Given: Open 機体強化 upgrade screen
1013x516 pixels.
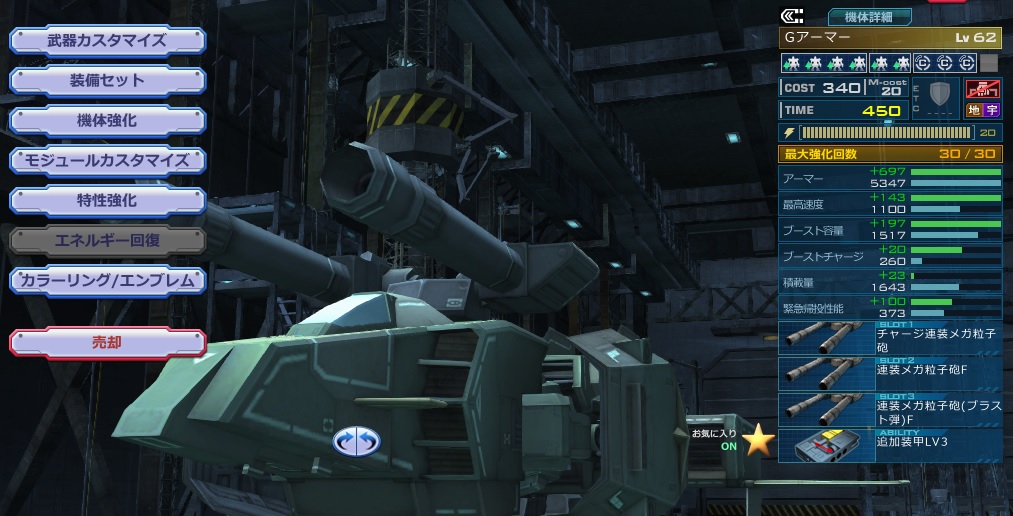Looking at the screenshot, I should click(x=108, y=121).
